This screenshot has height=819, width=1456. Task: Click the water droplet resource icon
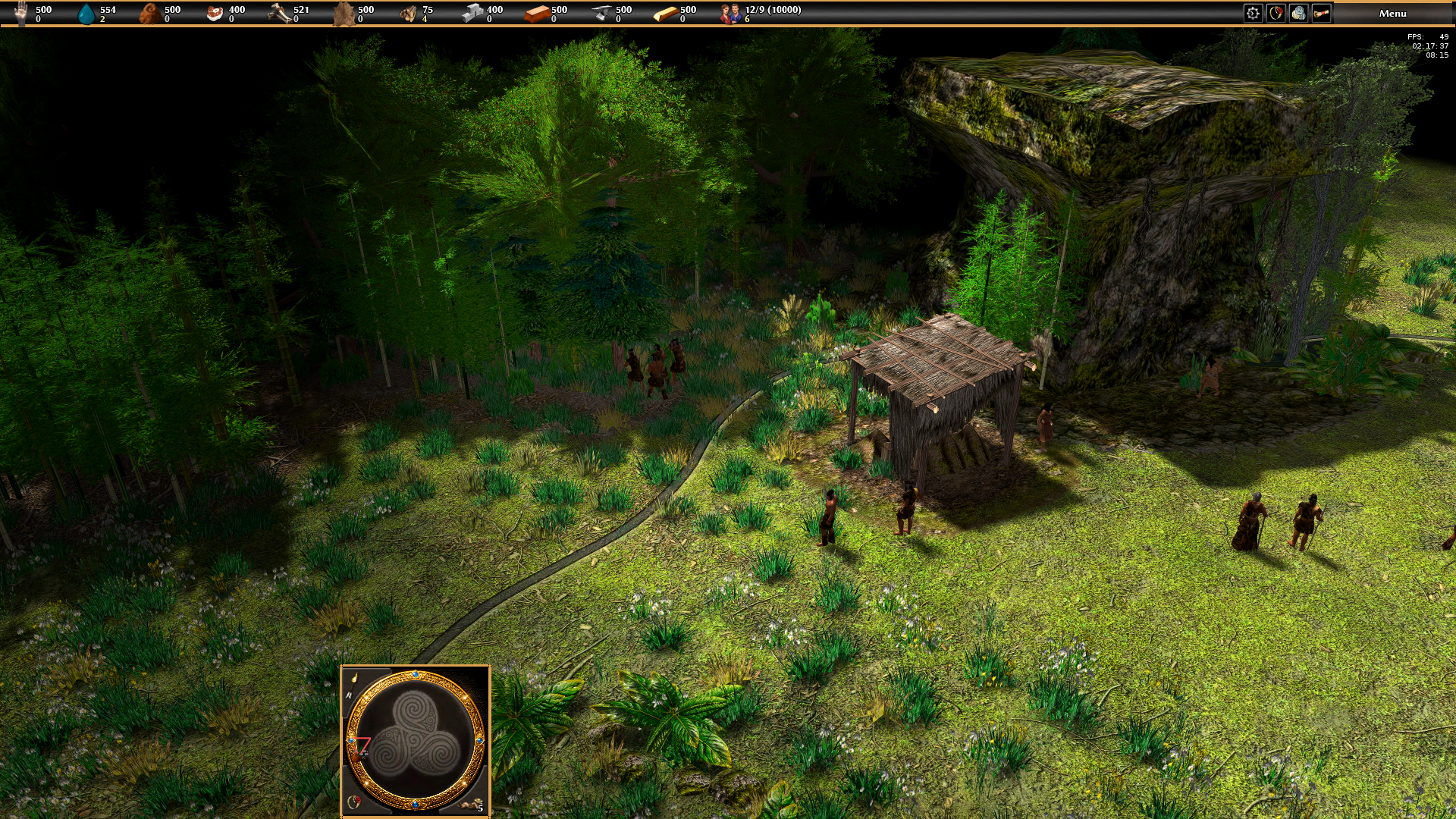point(87,13)
